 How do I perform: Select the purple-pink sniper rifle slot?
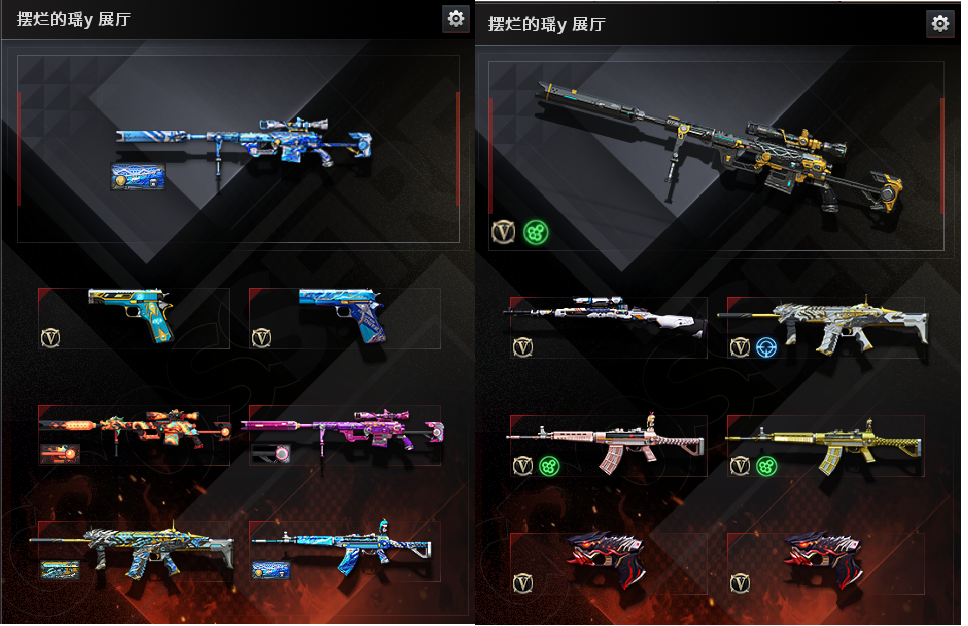(344, 433)
